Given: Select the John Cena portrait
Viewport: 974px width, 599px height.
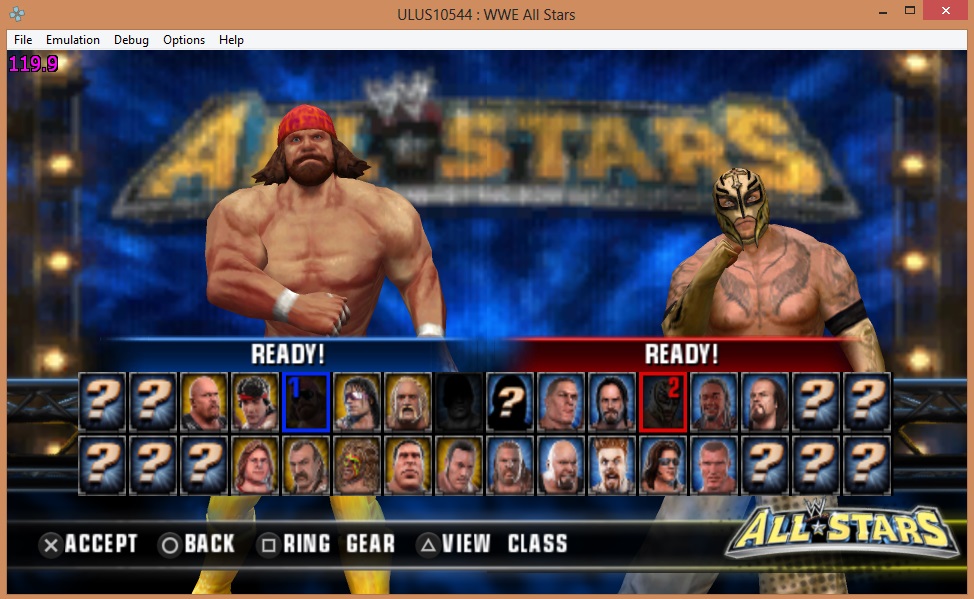Looking at the screenshot, I should [561, 401].
